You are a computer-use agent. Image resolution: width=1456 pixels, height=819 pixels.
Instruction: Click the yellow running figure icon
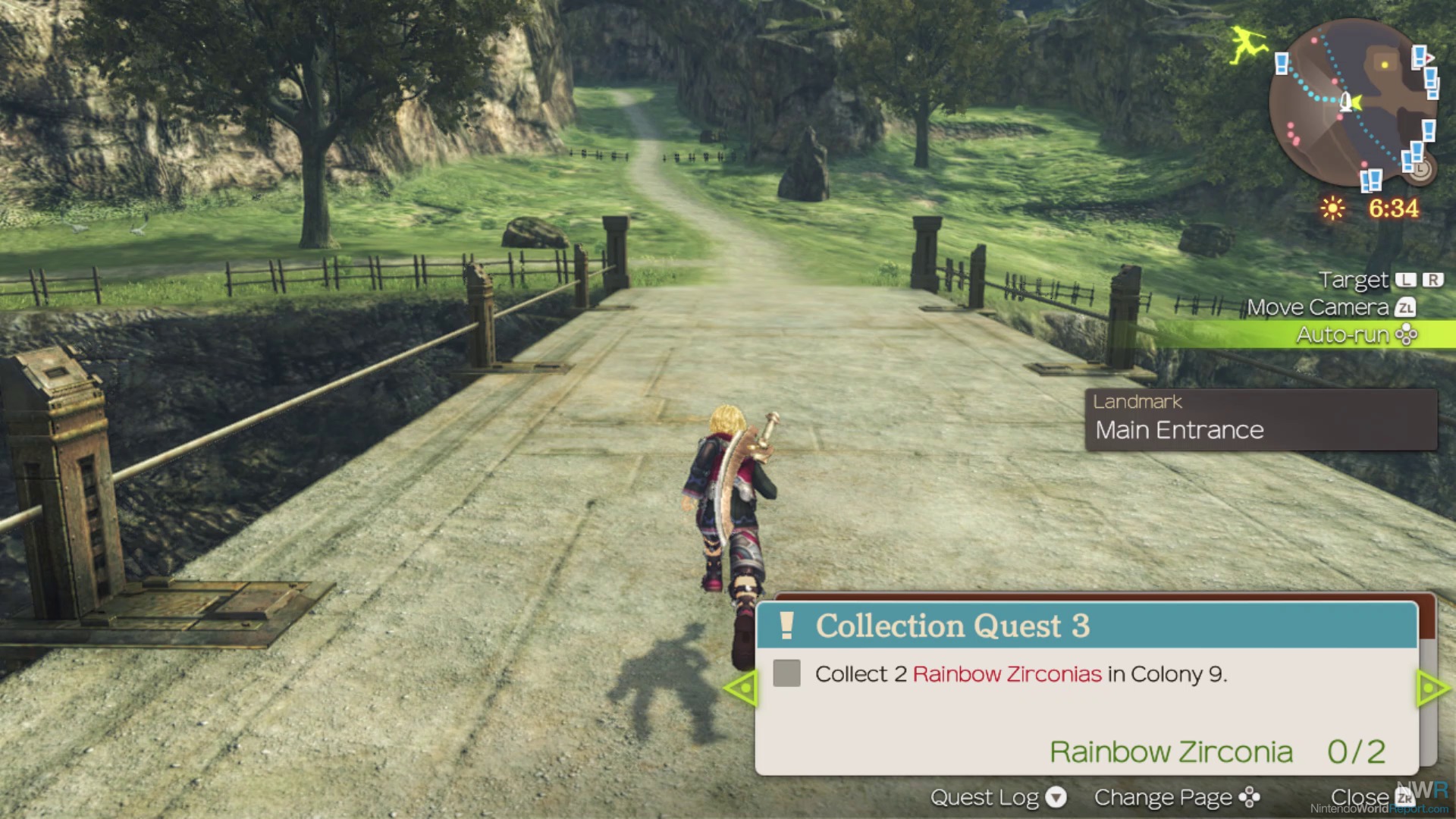pyautogui.click(x=1247, y=44)
